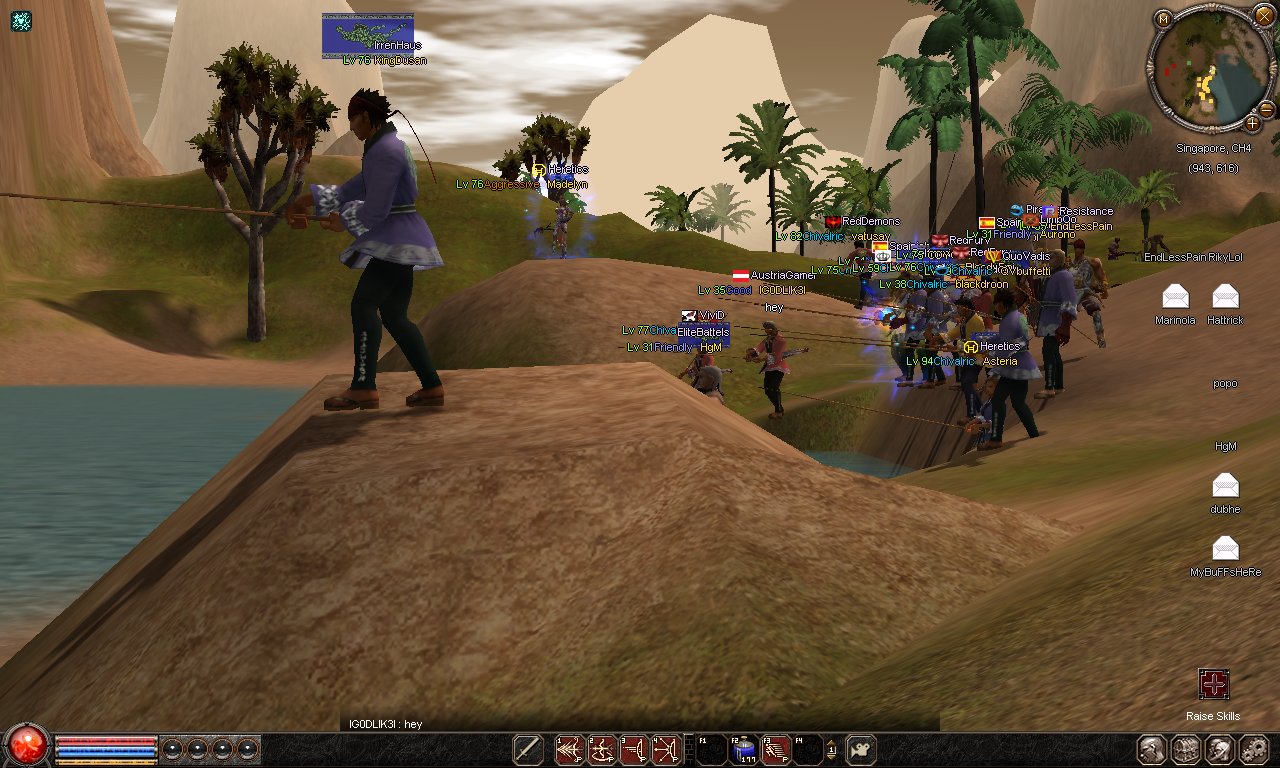The image size is (1280, 768).
Task: Toggle the camera view button
Action: [x=860, y=749]
